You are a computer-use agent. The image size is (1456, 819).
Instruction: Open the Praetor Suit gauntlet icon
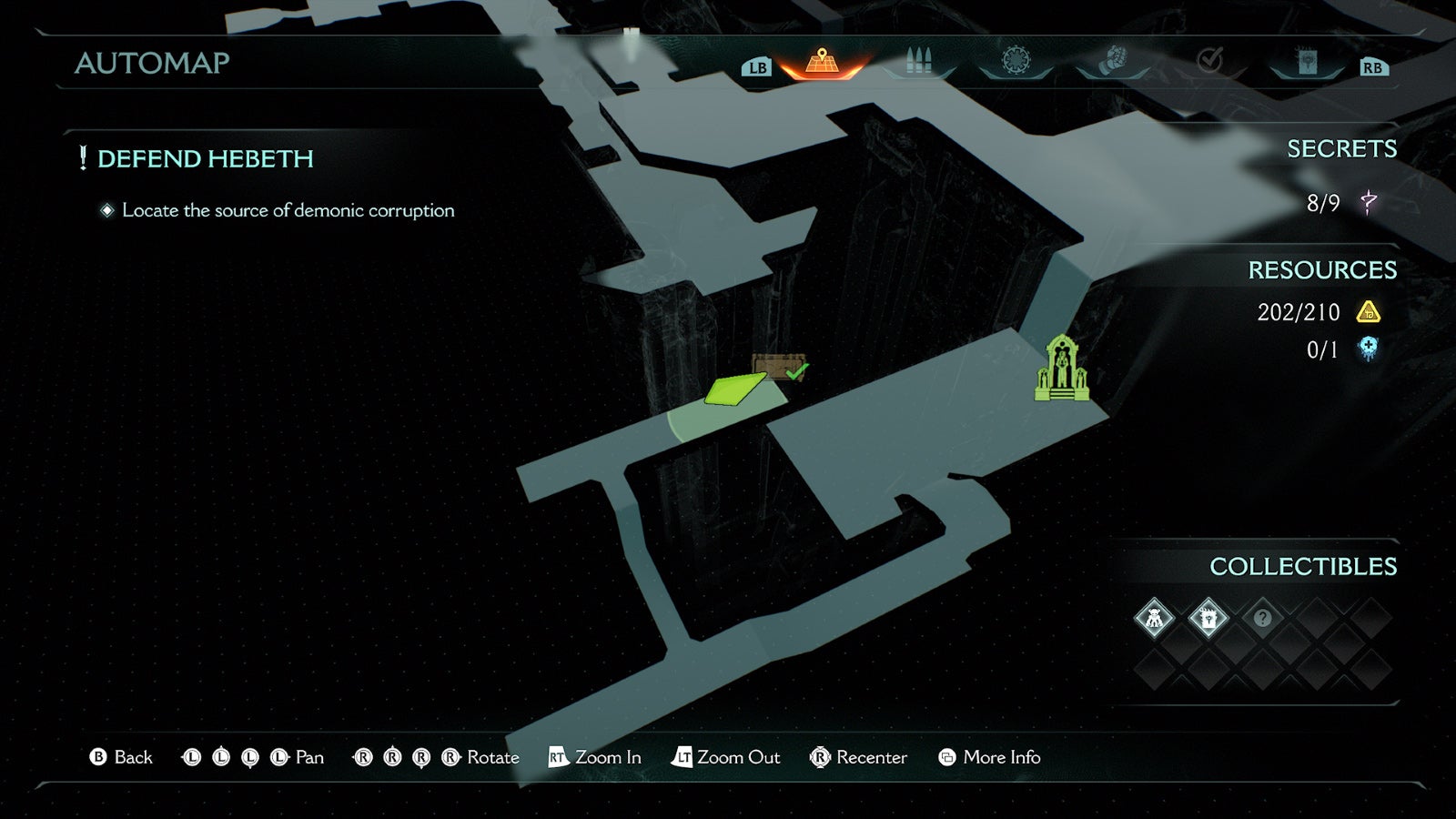tap(1112, 61)
